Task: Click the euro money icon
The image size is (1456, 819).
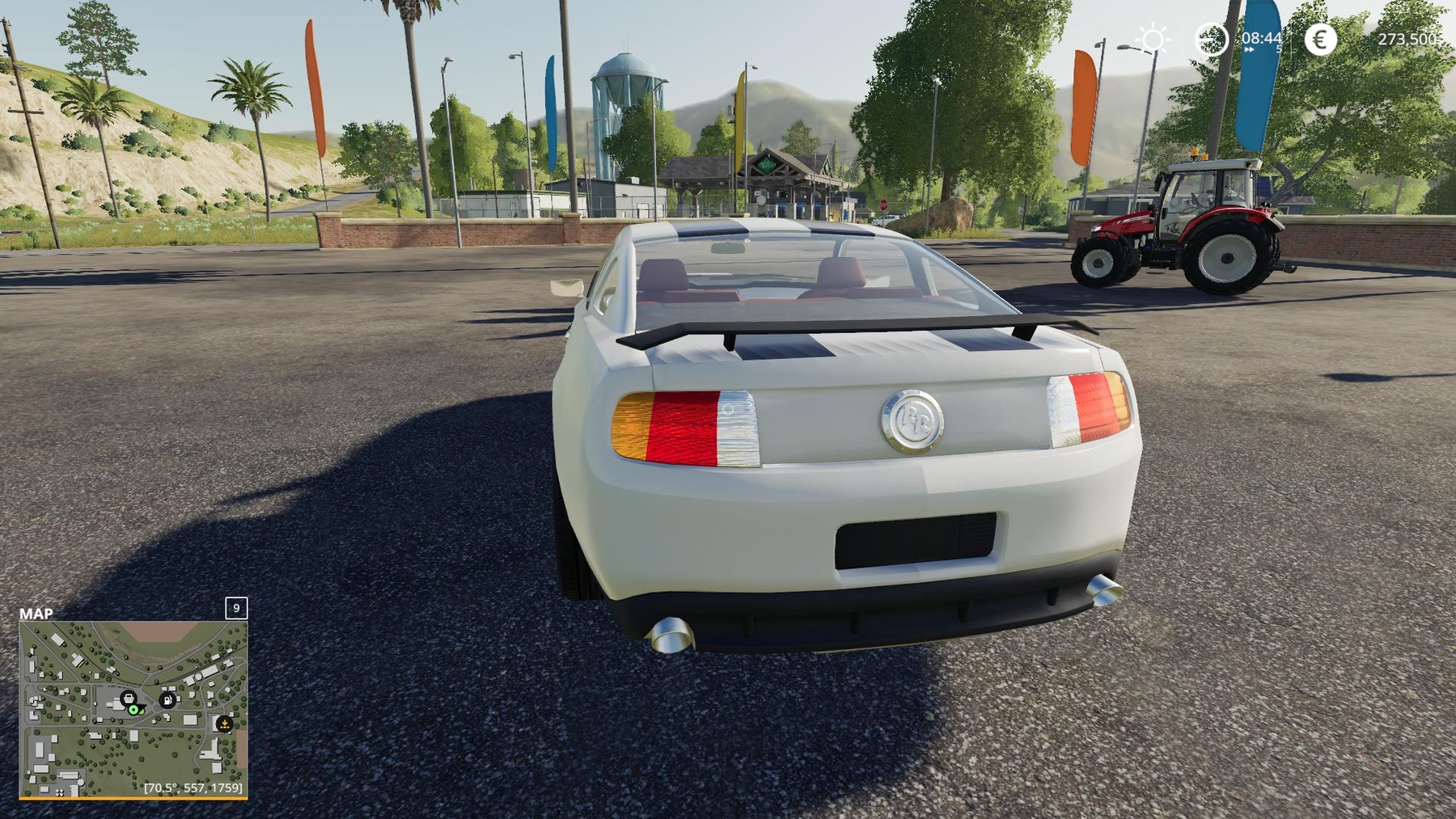Action: coord(1320,39)
